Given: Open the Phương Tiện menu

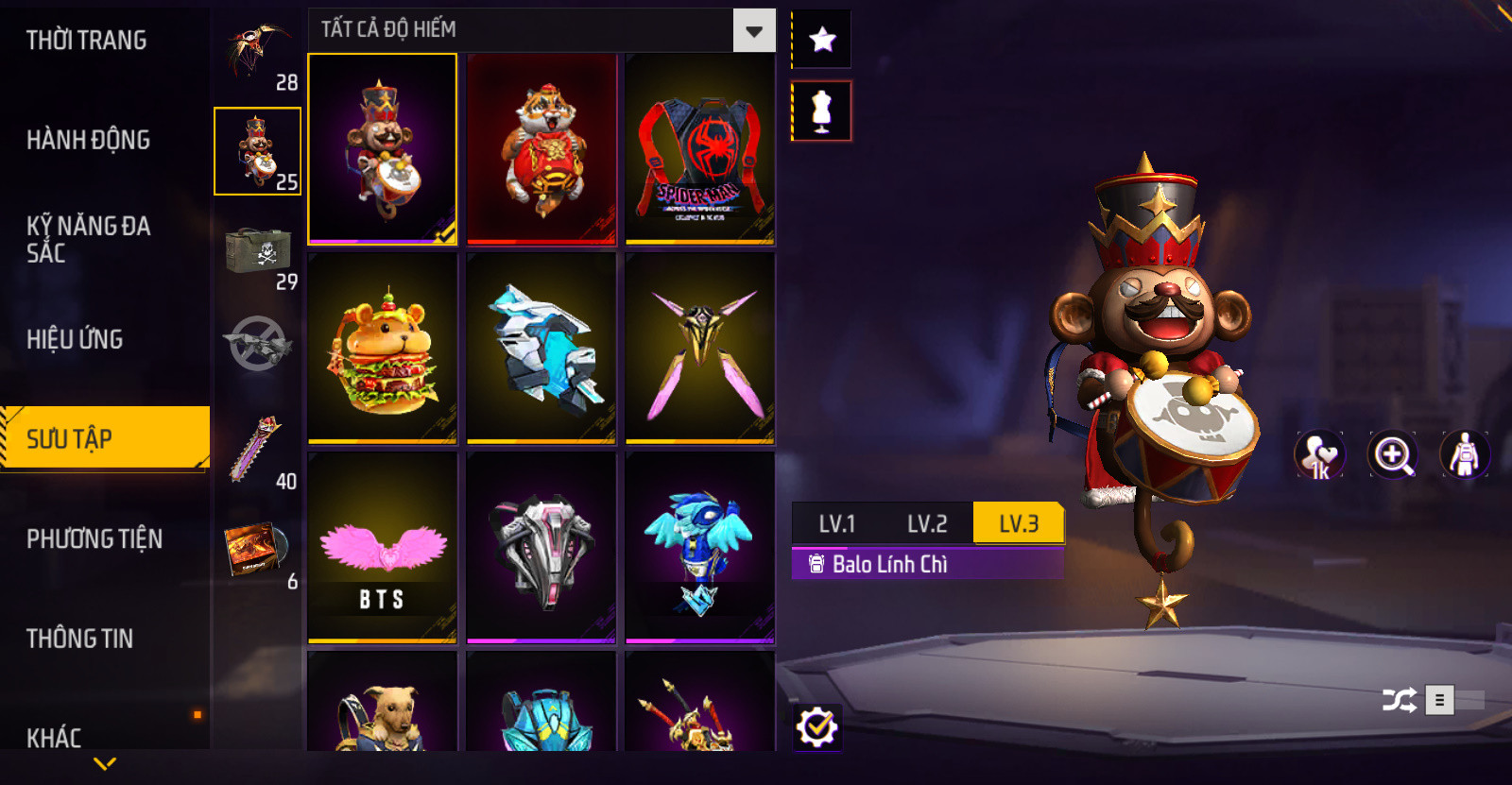Looking at the screenshot, I should [94, 538].
